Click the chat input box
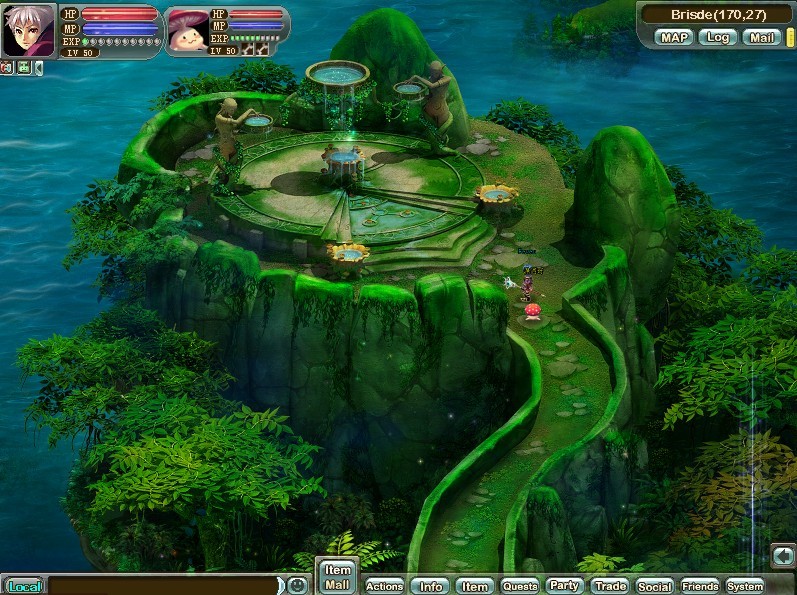Image resolution: width=797 pixels, height=595 pixels. click(164, 586)
